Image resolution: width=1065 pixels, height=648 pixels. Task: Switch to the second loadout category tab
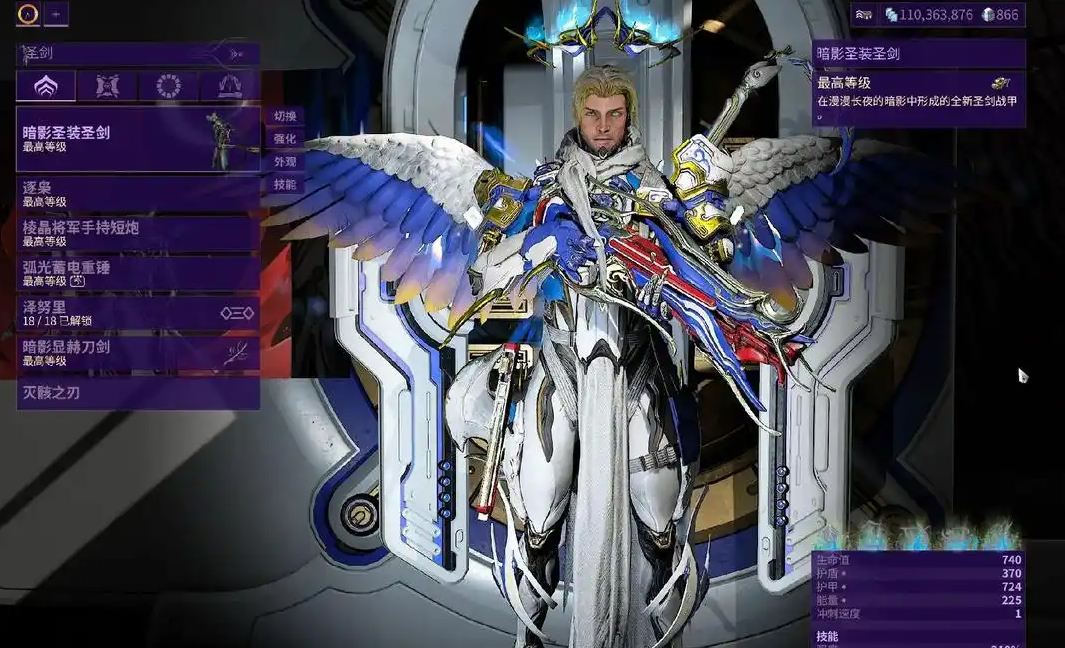point(107,87)
